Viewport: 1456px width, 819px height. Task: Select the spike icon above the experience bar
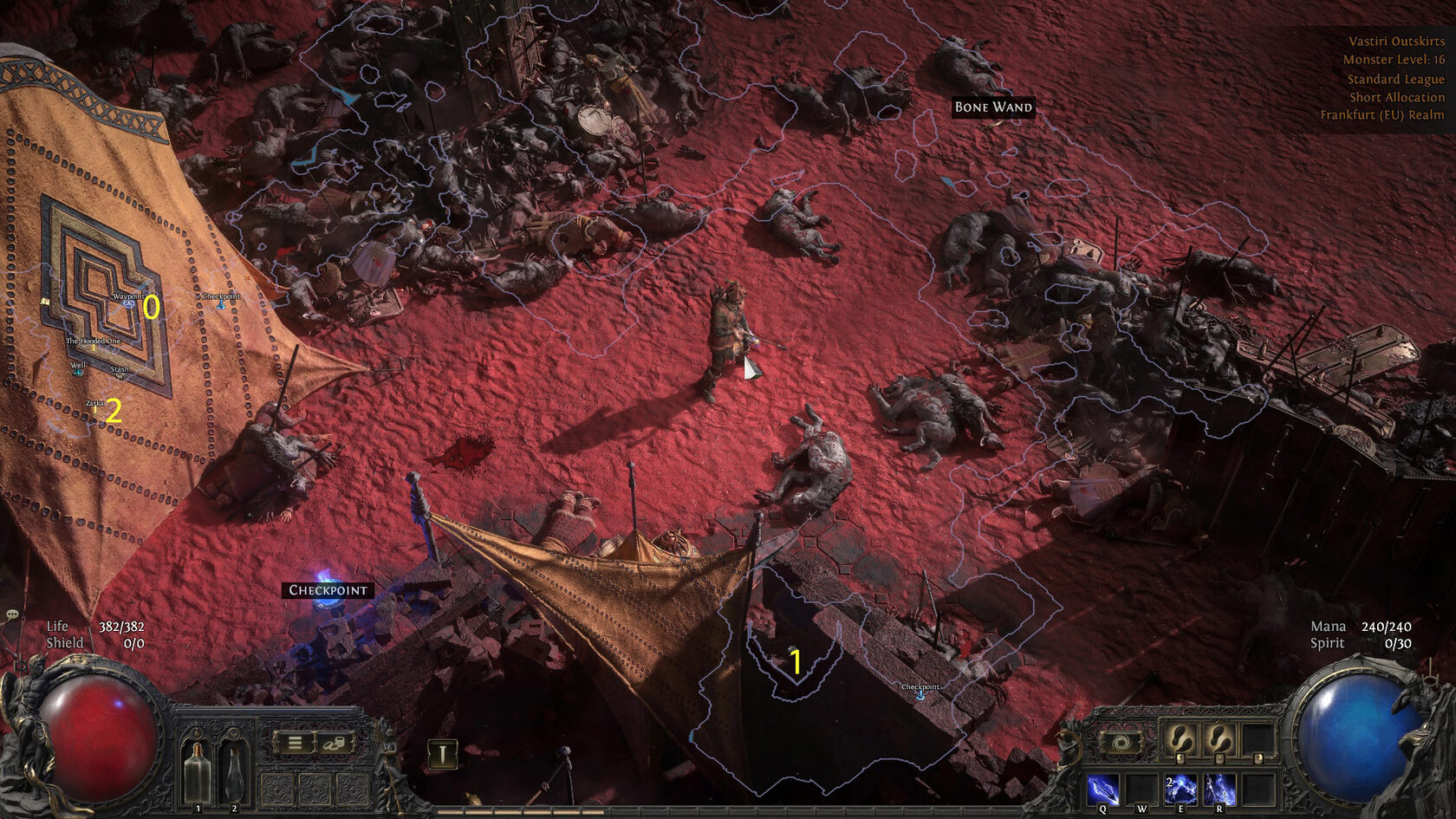click(x=442, y=753)
